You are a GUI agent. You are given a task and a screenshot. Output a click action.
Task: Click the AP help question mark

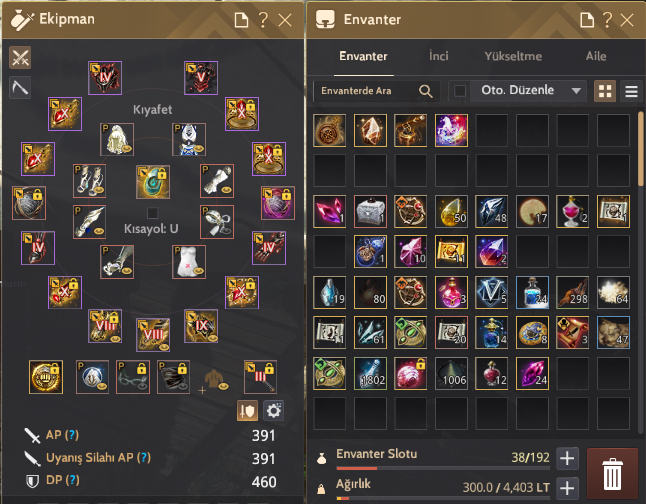[71, 435]
